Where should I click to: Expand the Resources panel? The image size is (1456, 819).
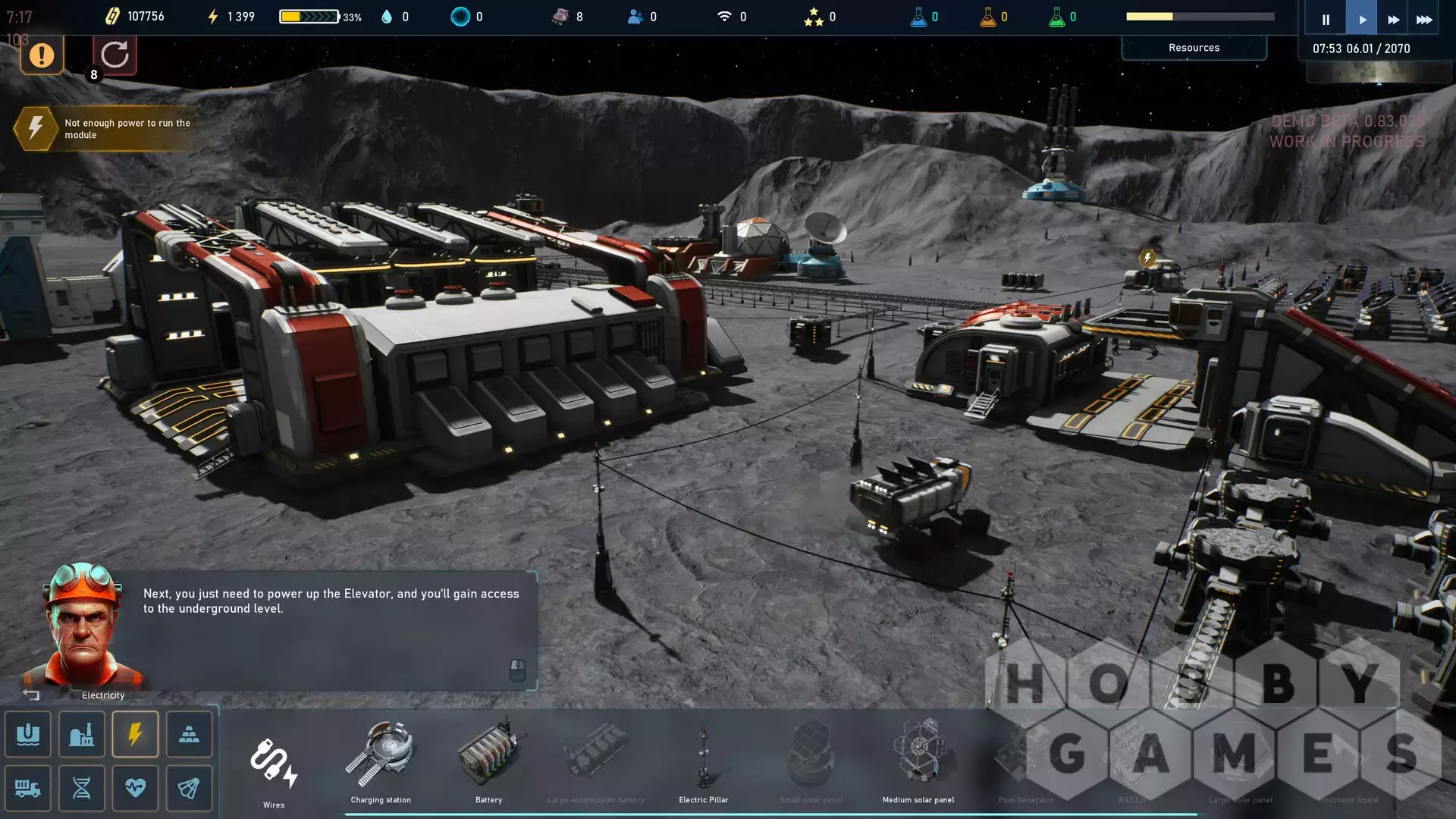(1194, 48)
